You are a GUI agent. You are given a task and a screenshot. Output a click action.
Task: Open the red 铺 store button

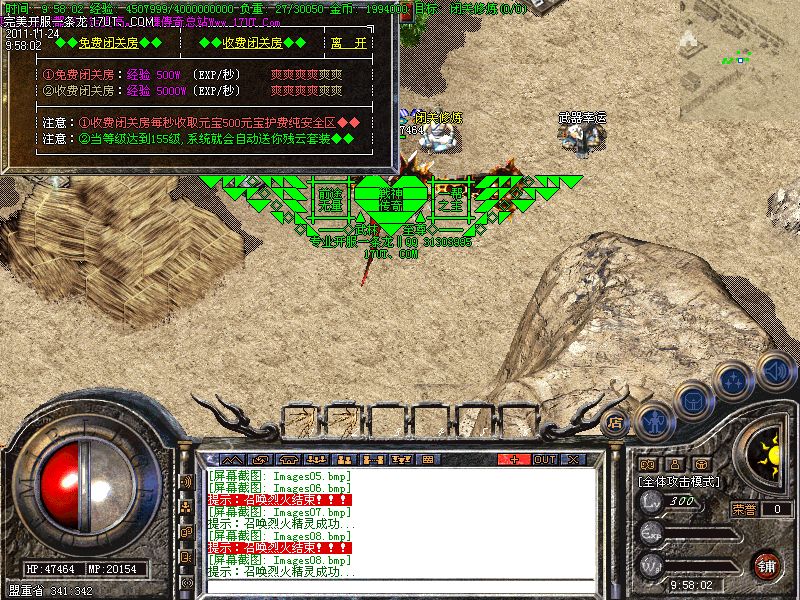tap(767, 564)
